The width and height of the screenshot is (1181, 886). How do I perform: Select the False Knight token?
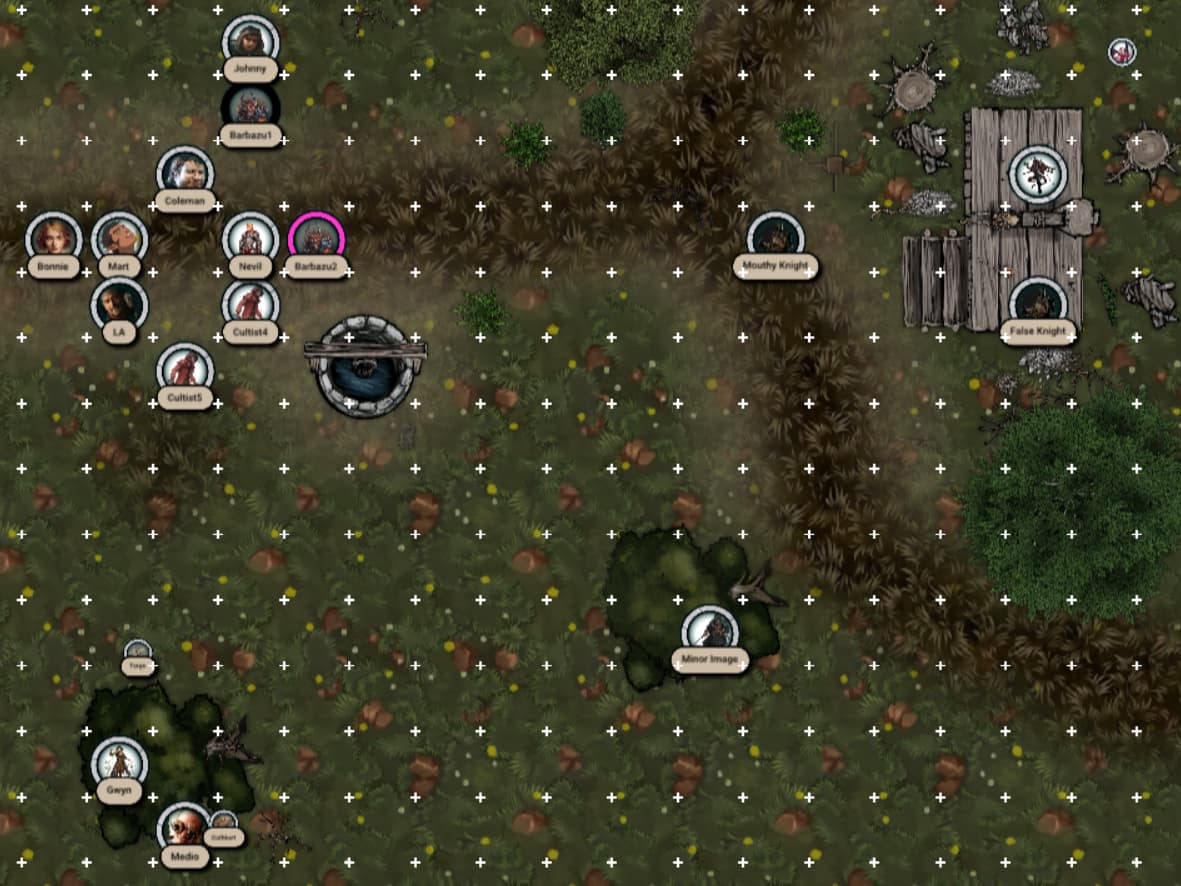pos(1038,304)
